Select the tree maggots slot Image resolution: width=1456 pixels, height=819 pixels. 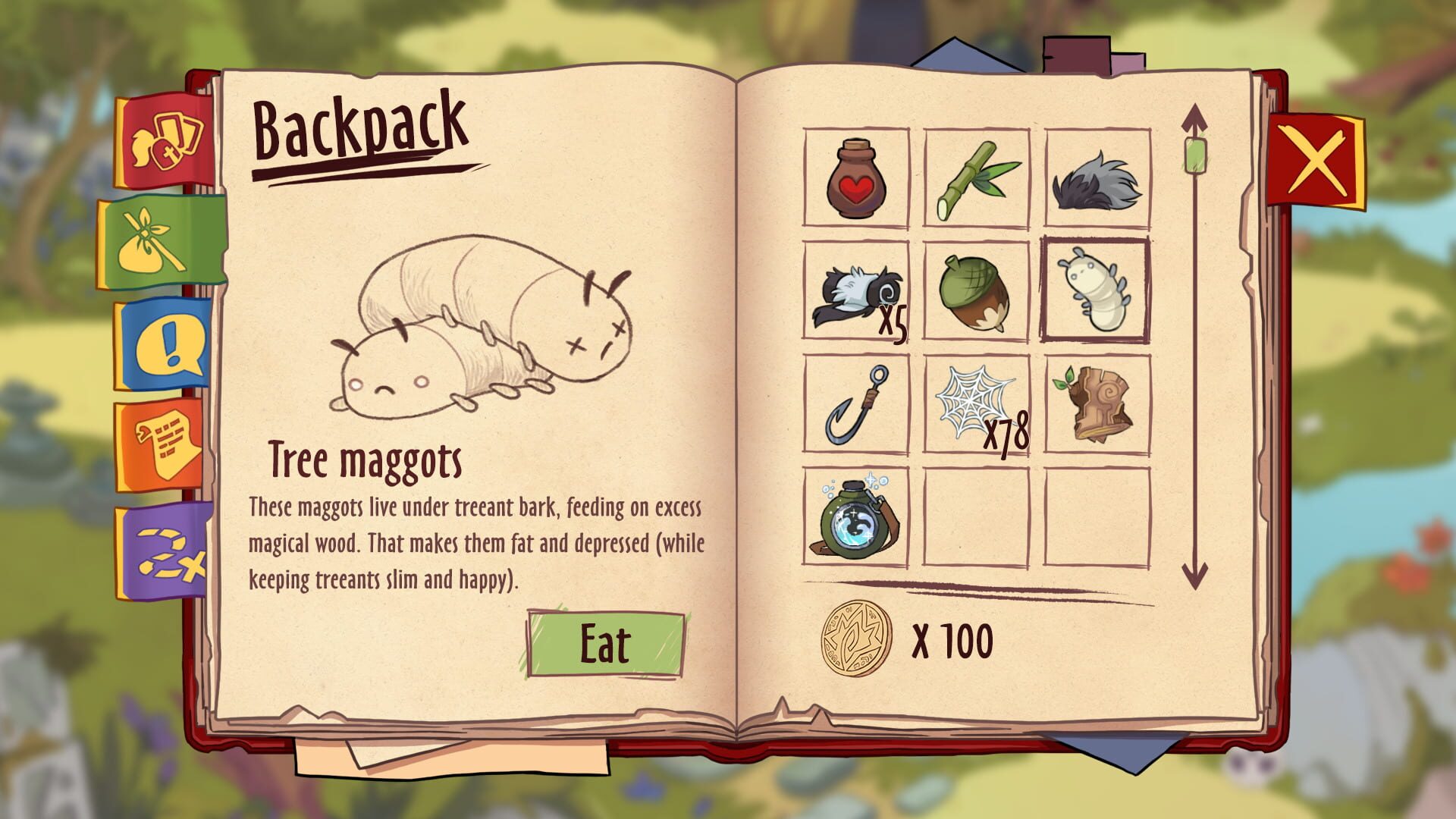click(1097, 291)
